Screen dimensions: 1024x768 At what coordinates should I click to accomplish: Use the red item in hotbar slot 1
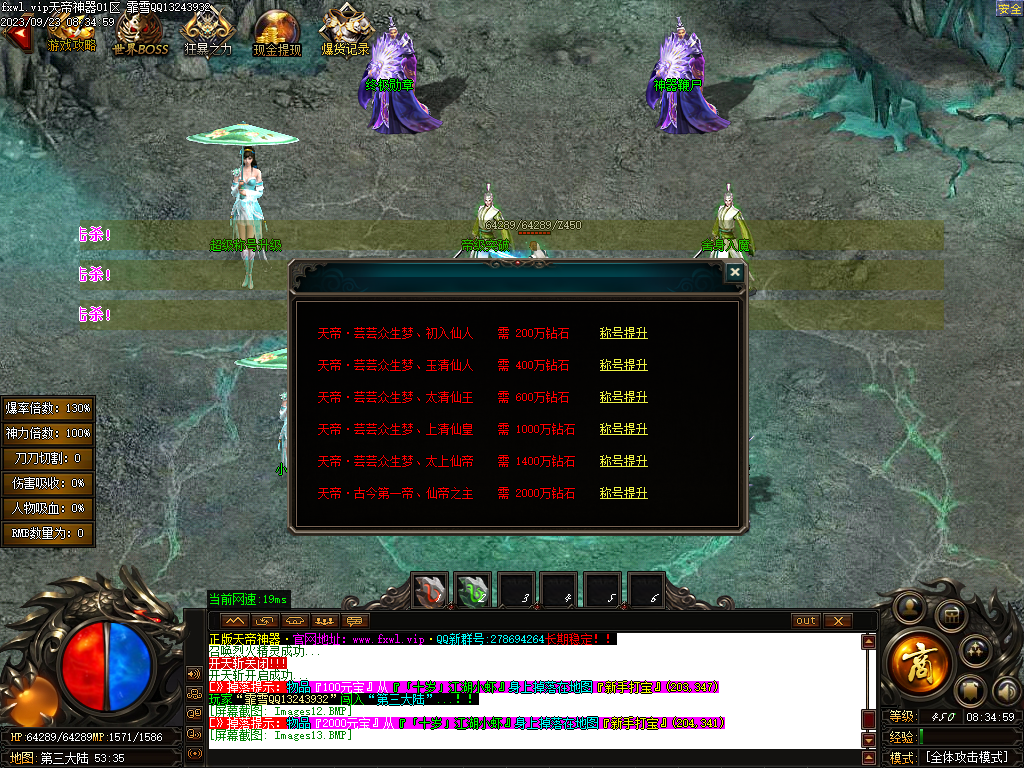[x=430, y=591]
